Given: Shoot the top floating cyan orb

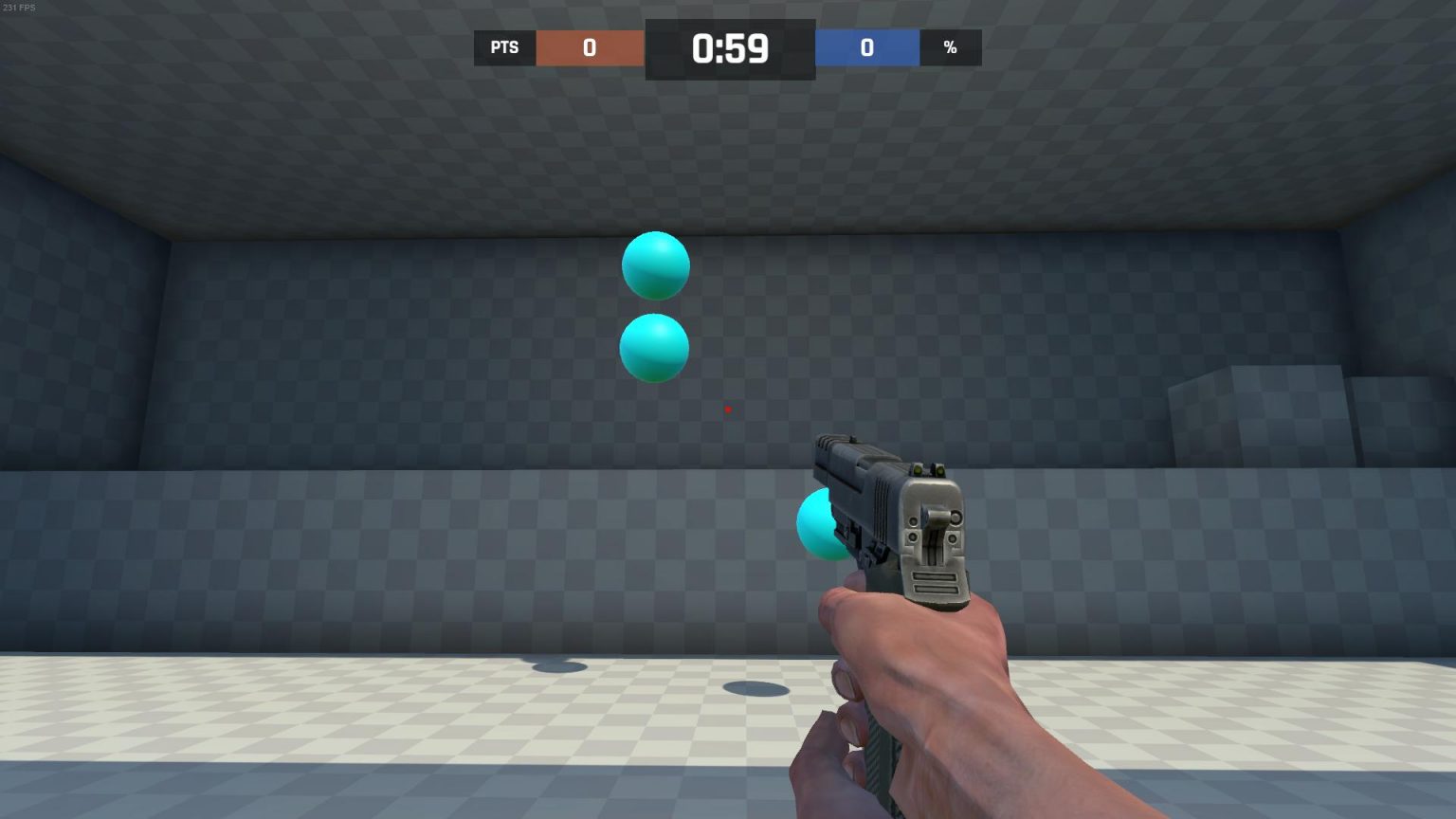Looking at the screenshot, I should point(655,264).
